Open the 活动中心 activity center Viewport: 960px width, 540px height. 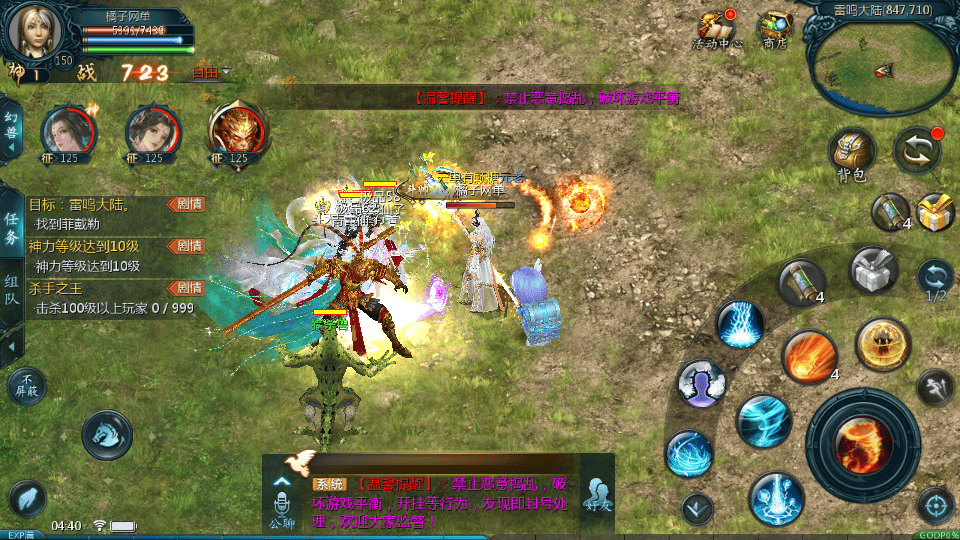tap(716, 30)
